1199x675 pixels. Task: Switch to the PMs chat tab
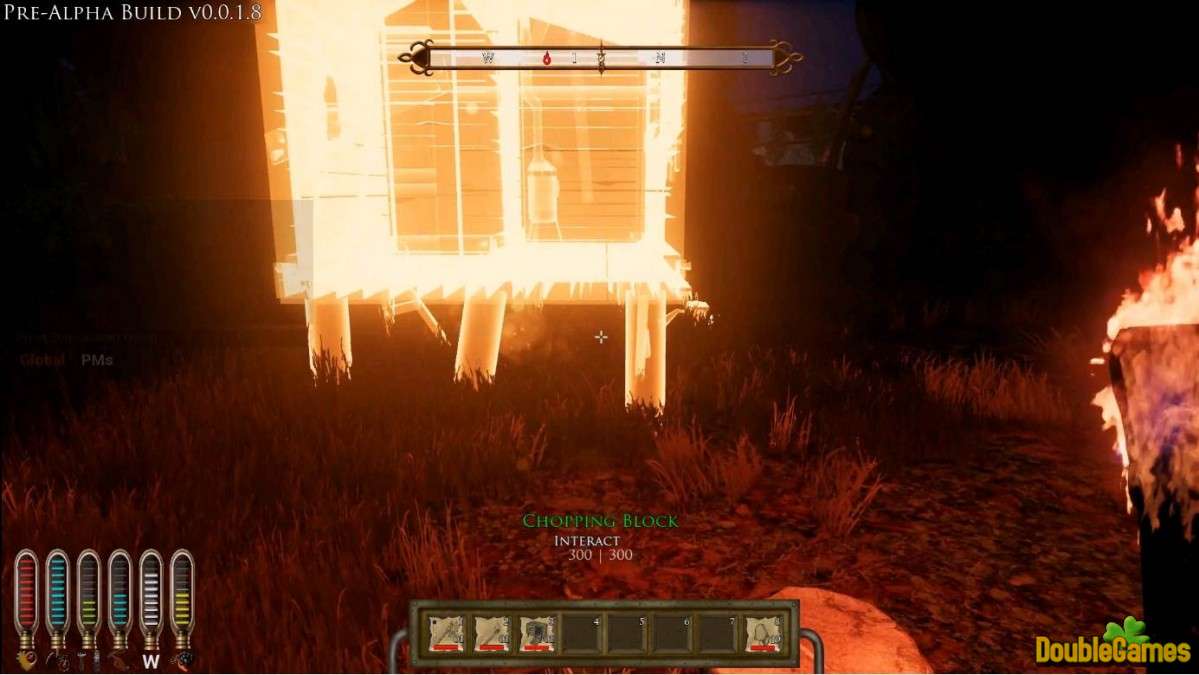click(97, 360)
